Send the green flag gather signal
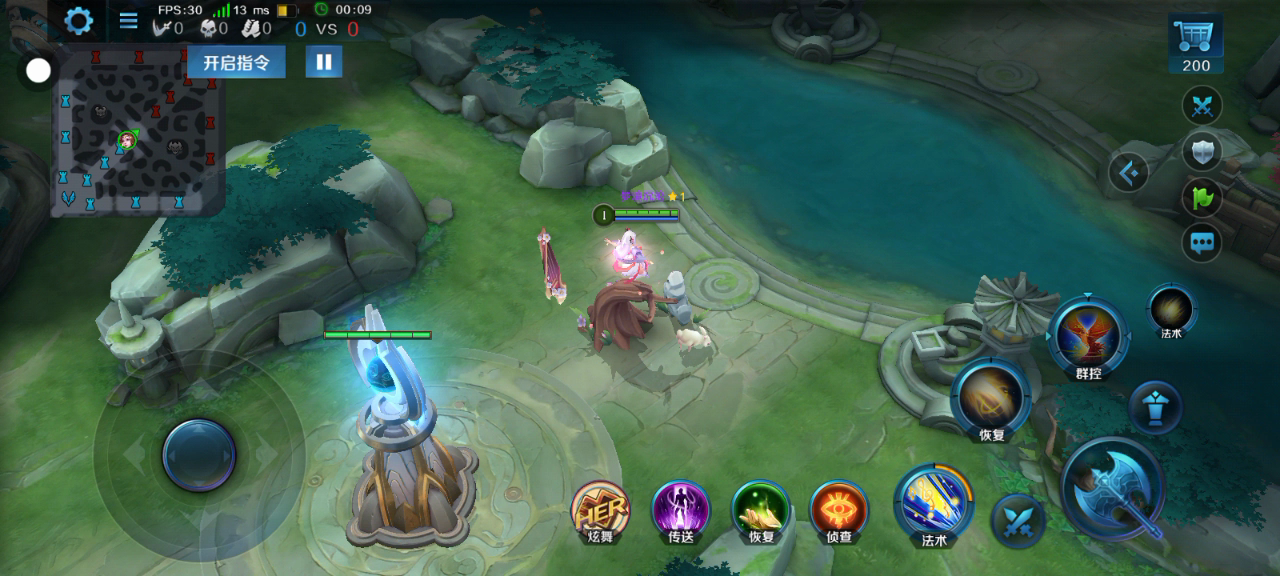This screenshot has width=1280, height=576. coord(1202,198)
